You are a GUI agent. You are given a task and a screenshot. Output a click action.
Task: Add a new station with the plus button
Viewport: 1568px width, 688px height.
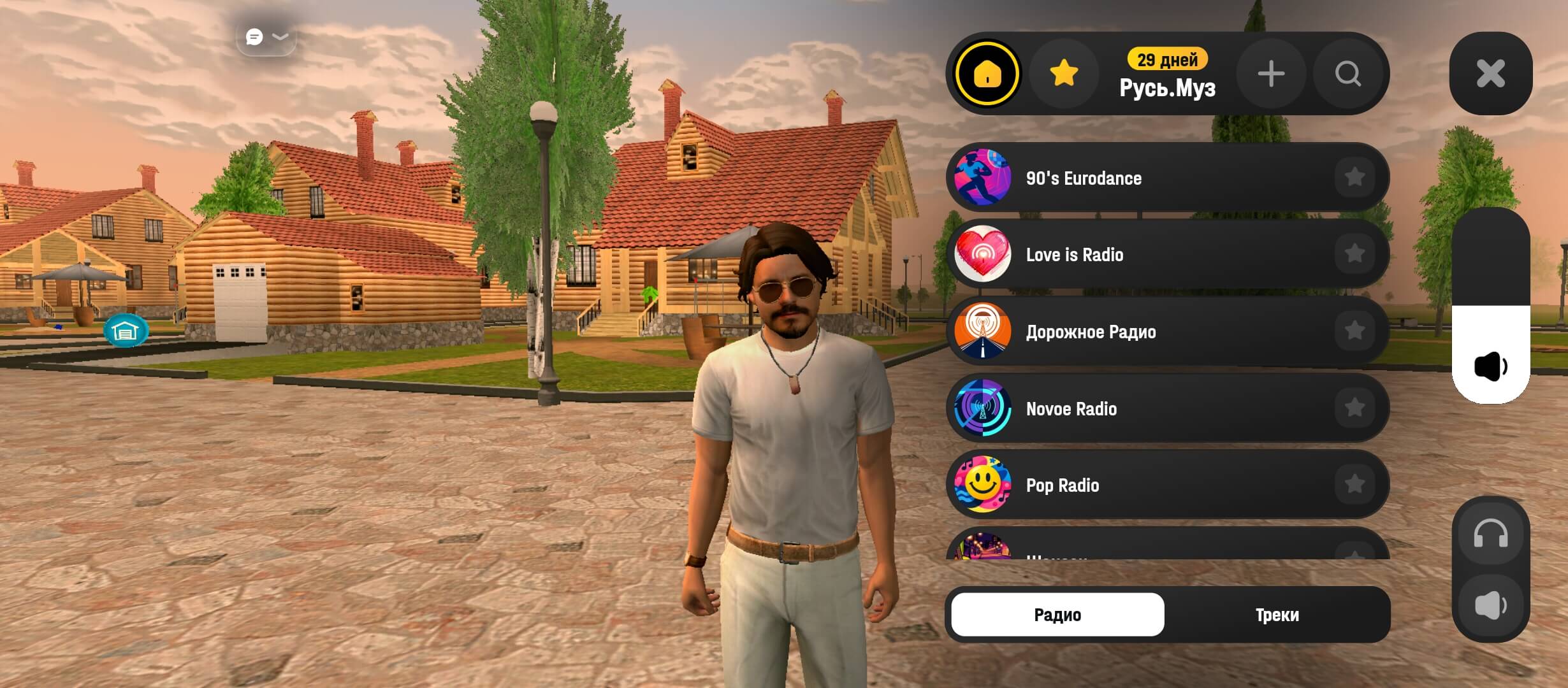1270,74
